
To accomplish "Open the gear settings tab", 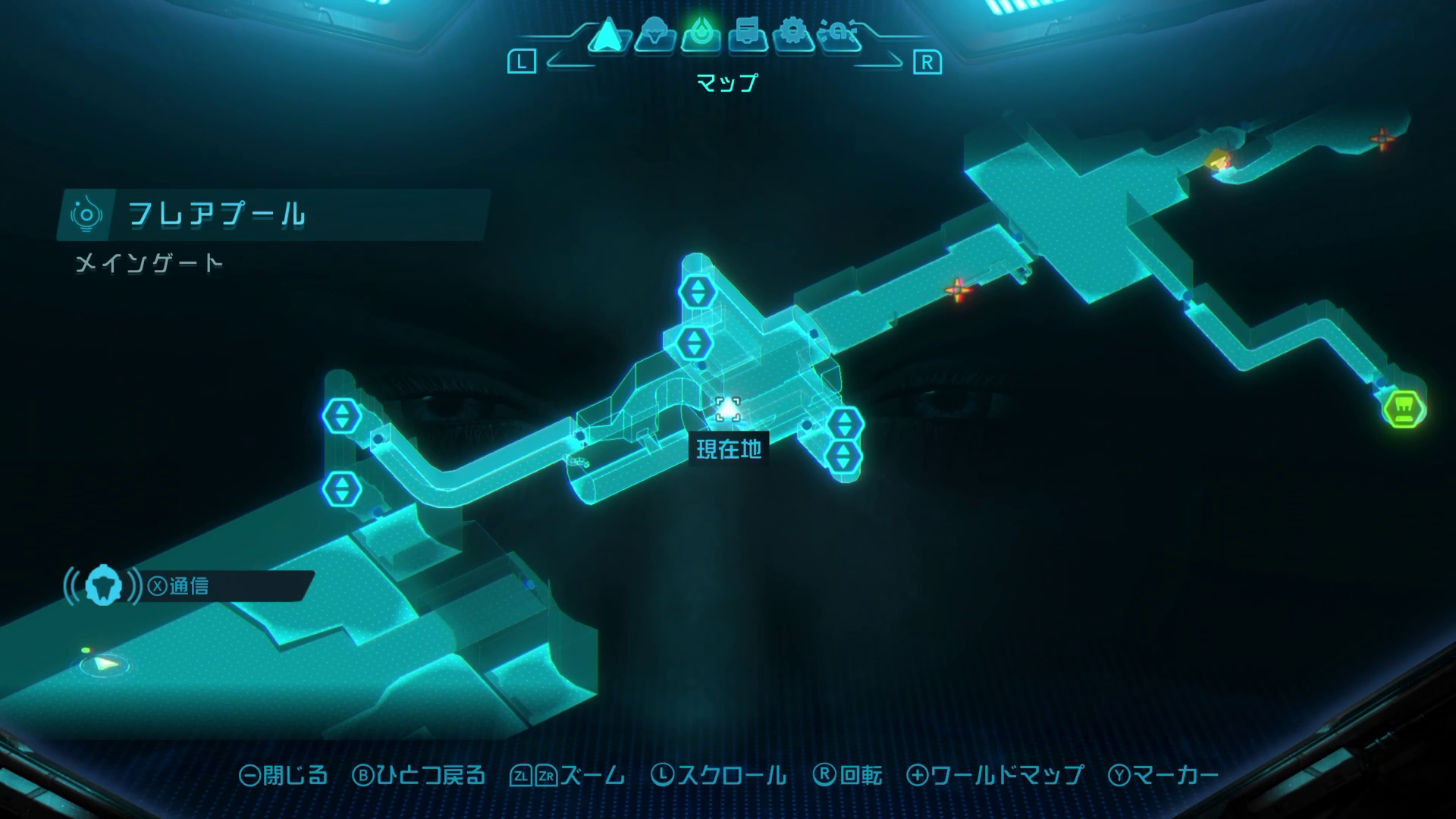I will 793,36.
